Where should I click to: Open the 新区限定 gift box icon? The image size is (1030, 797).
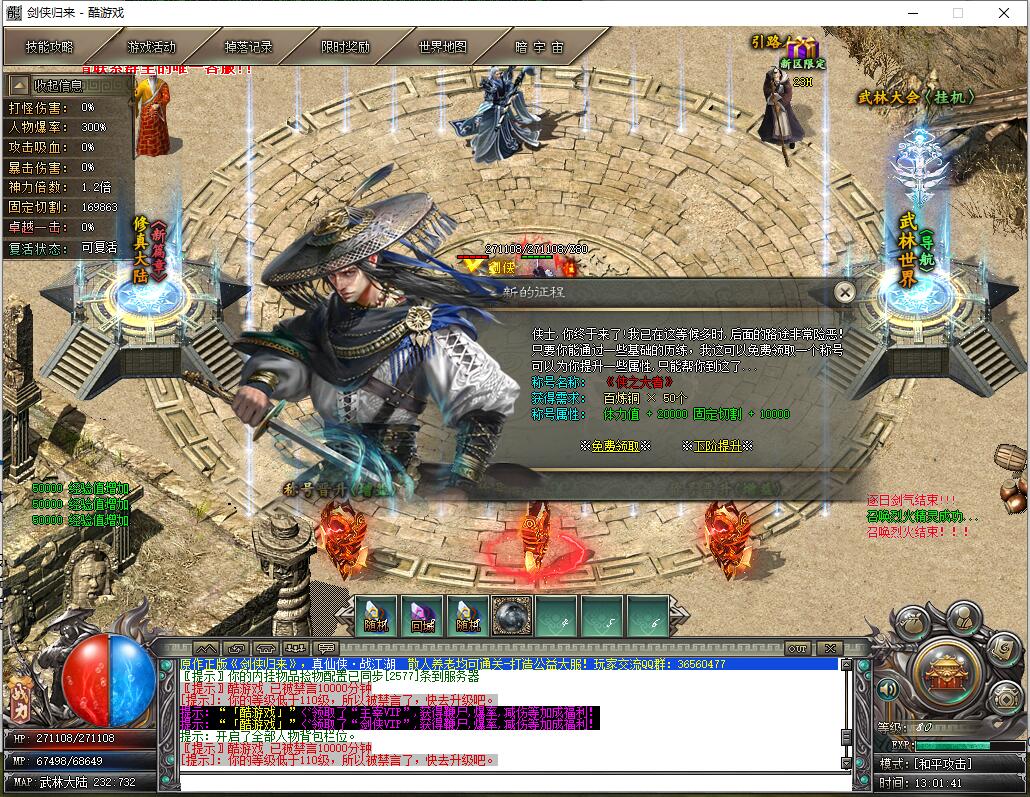[x=802, y=48]
